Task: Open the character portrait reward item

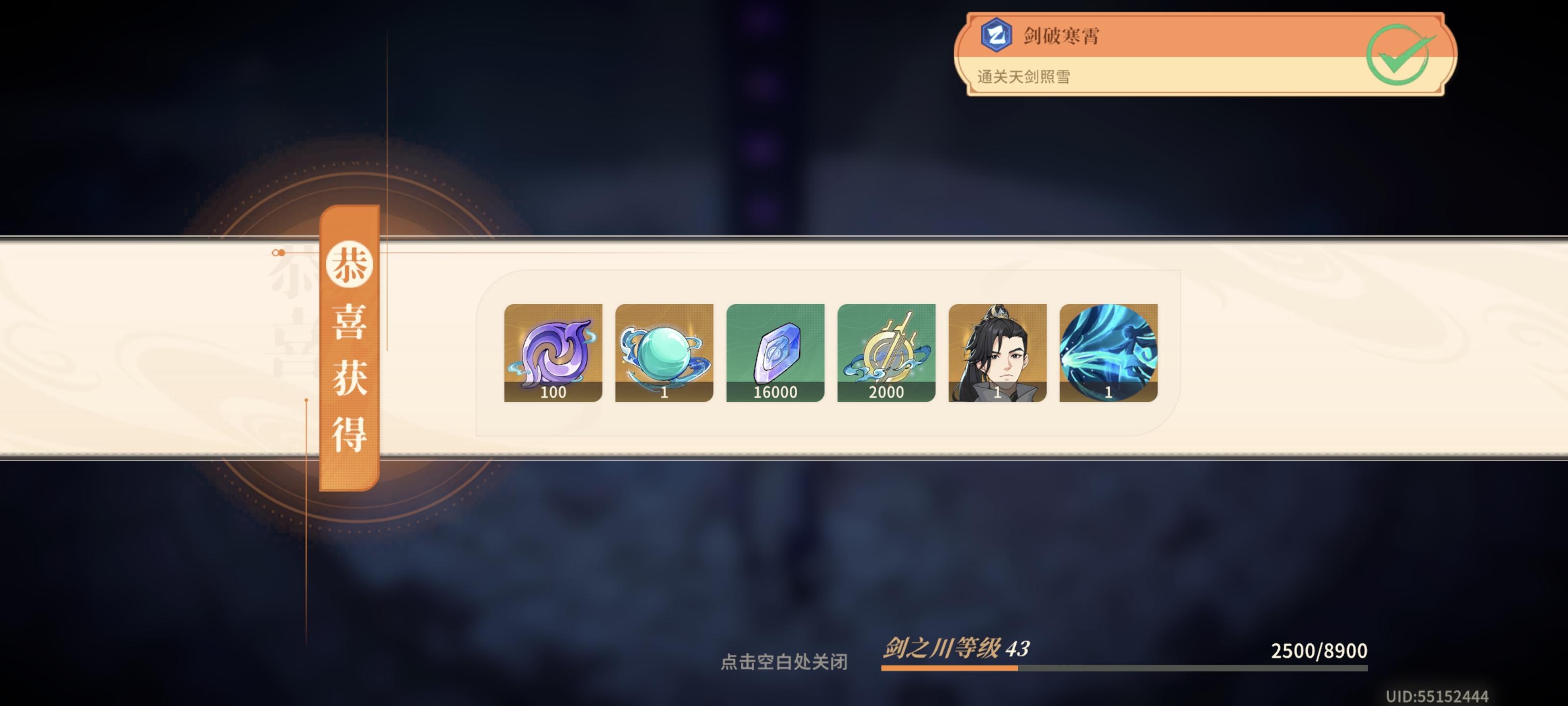Action: (996, 353)
